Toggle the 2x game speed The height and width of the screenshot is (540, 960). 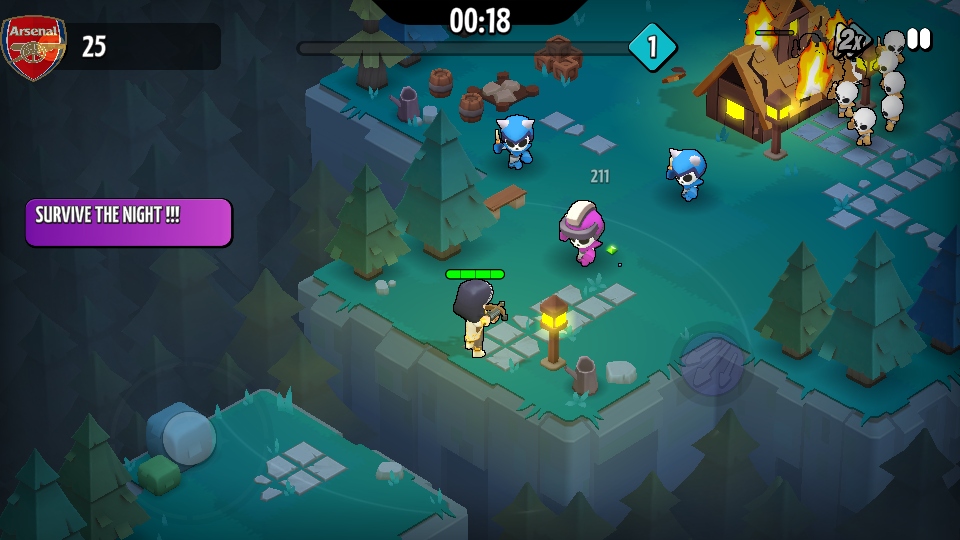[850, 40]
